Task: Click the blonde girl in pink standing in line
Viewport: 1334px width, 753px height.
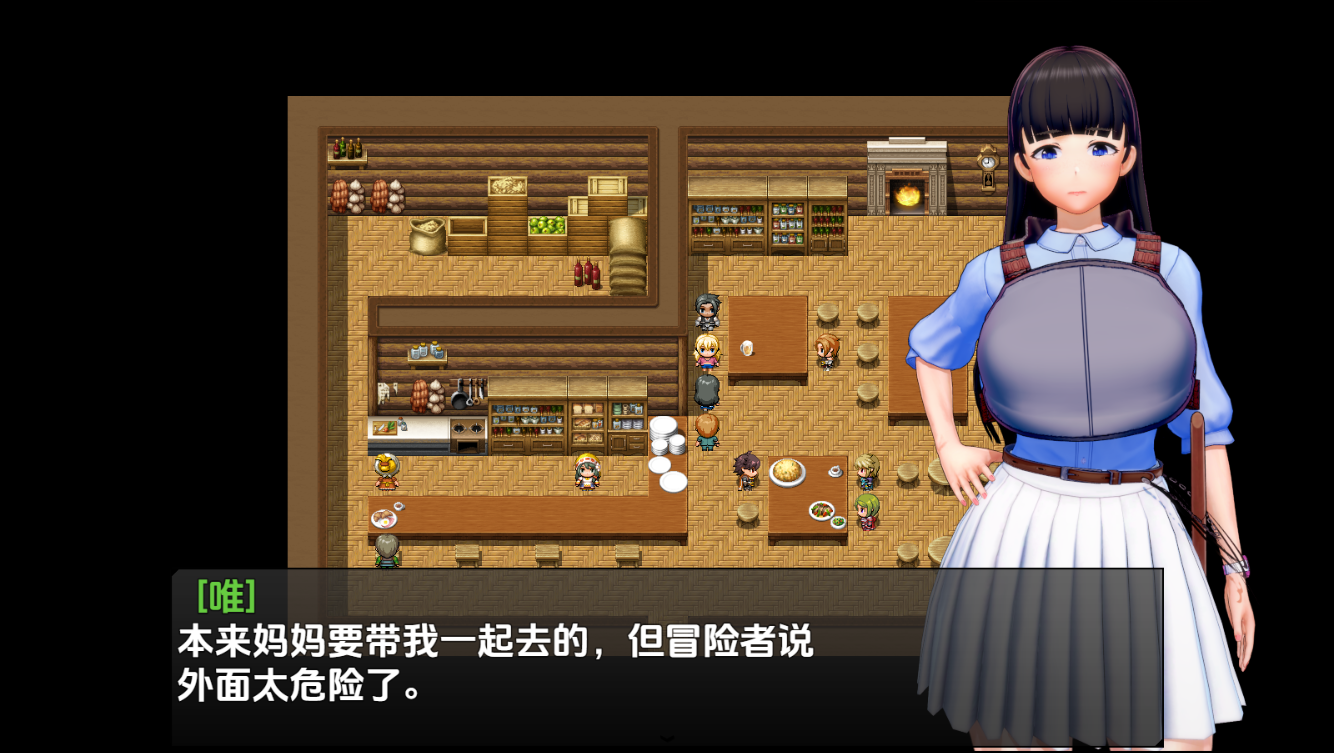Action: click(x=706, y=352)
